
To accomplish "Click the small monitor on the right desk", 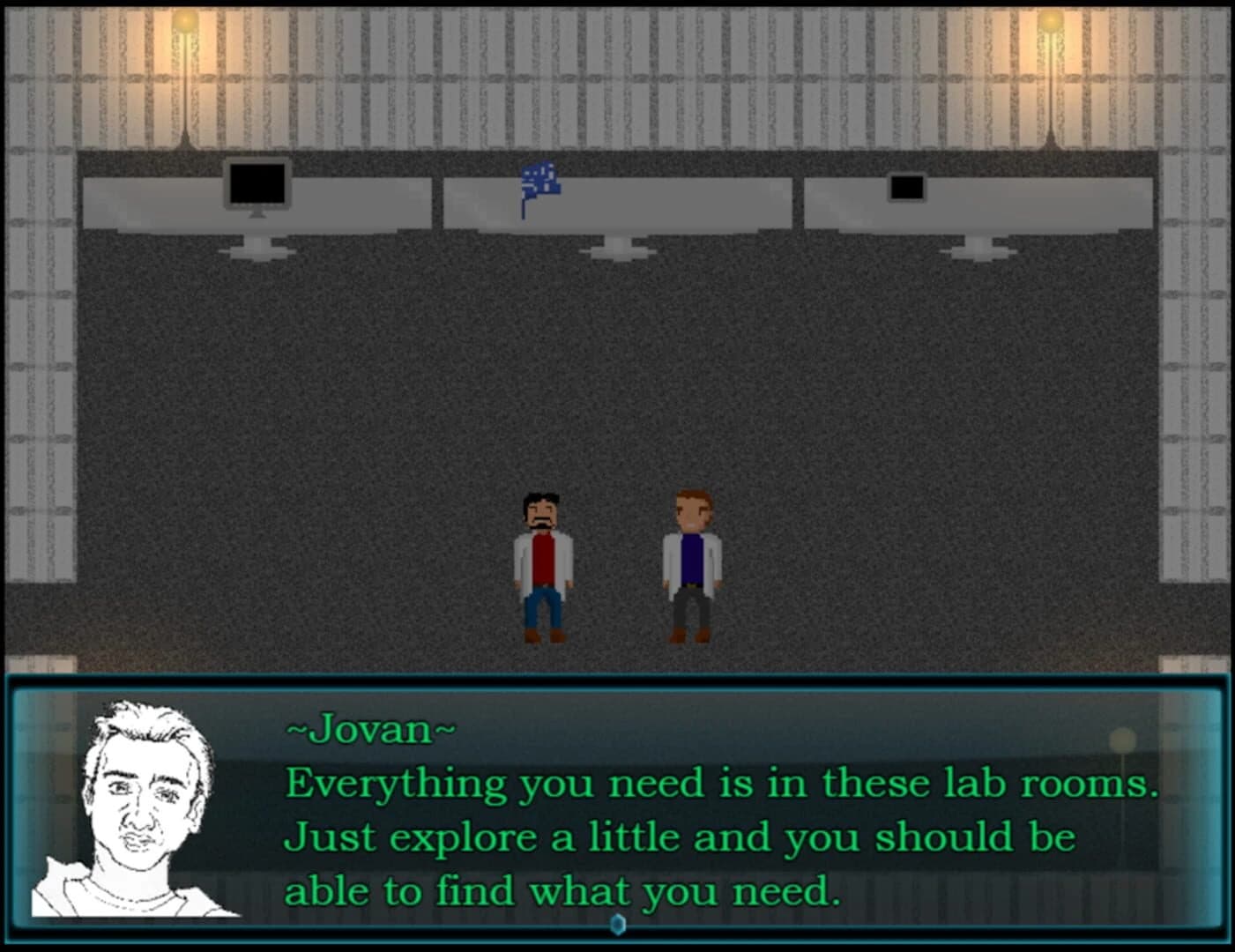I will pyautogui.click(x=907, y=187).
